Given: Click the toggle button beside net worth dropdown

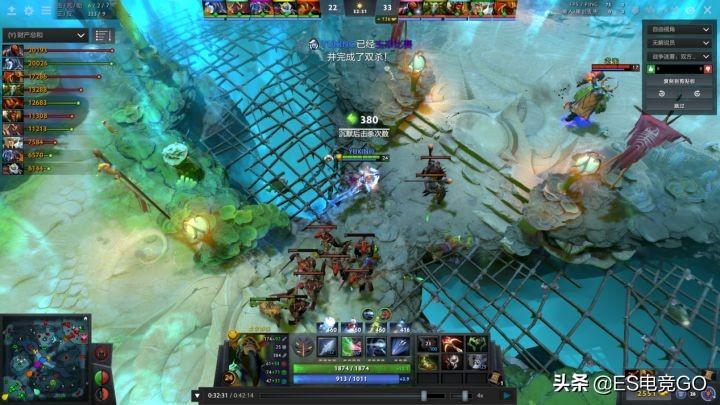Looking at the screenshot, I should (x=104, y=35).
